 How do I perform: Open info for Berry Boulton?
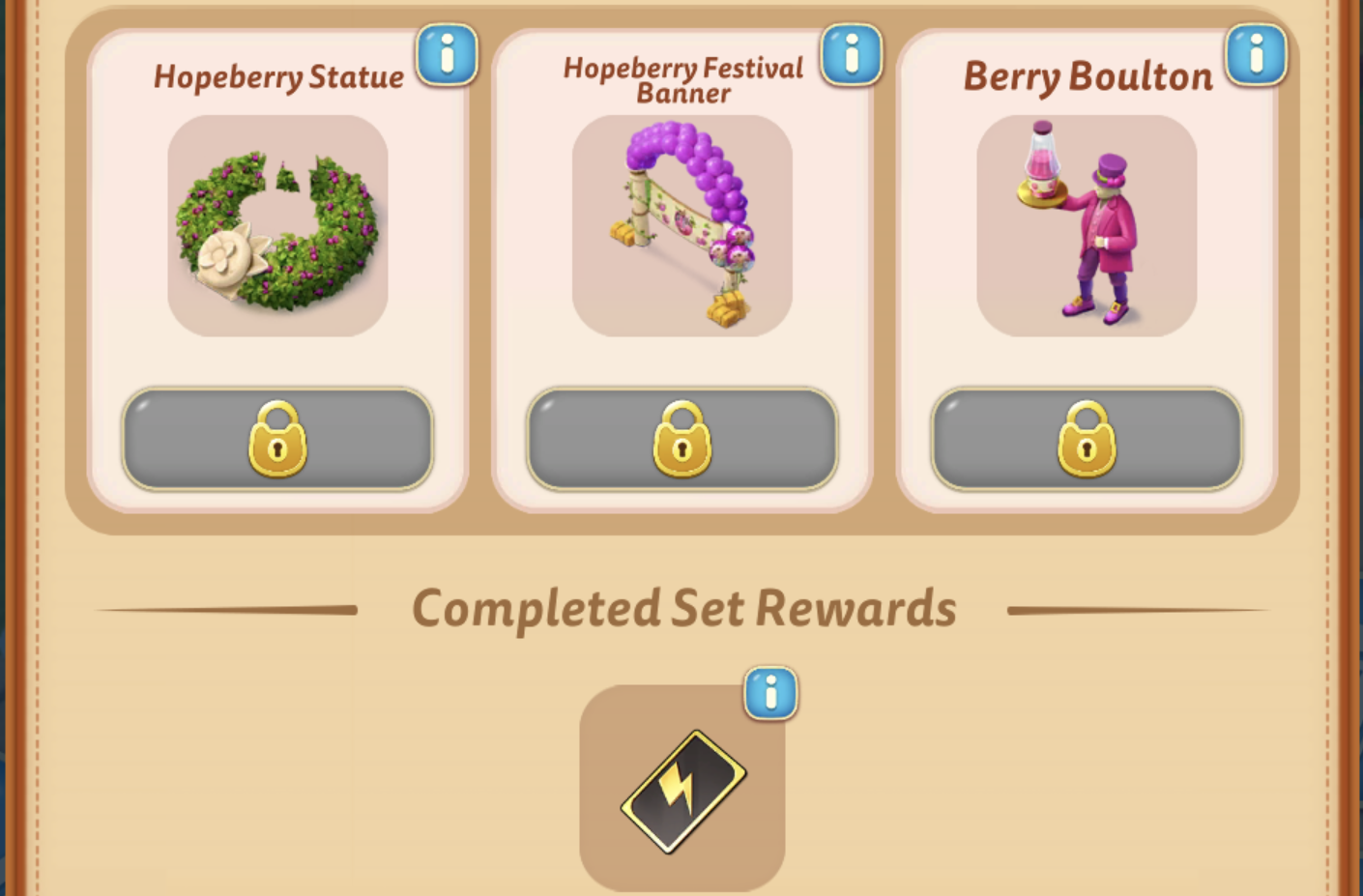click(x=1257, y=56)
